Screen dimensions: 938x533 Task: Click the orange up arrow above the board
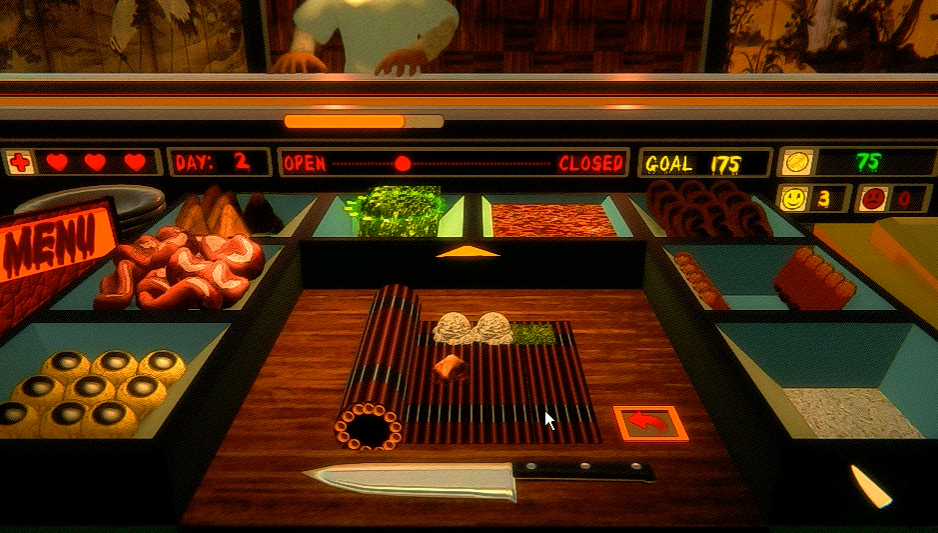click(467, 252)
